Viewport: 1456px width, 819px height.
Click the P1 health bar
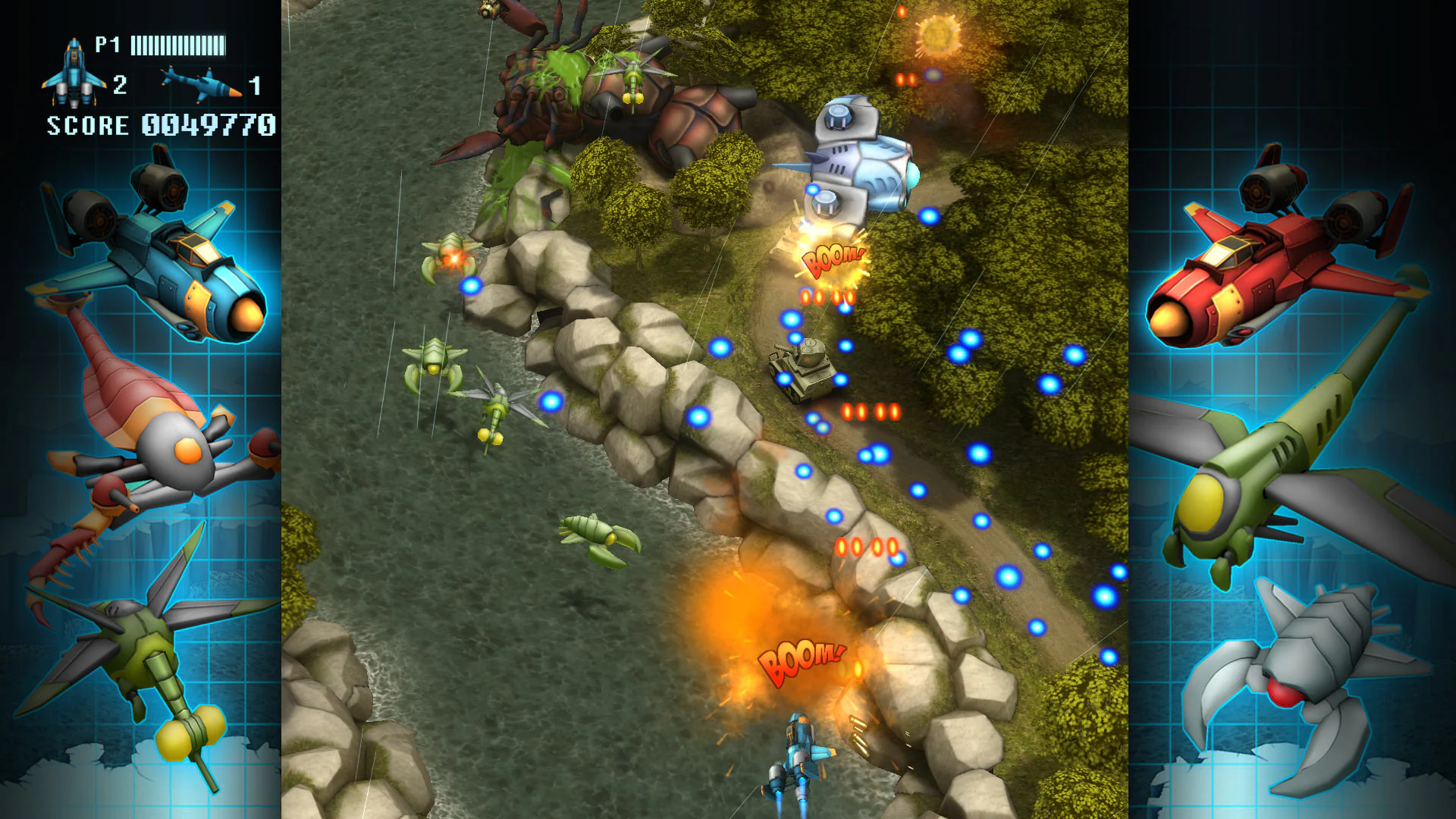[x=178, y=45]
